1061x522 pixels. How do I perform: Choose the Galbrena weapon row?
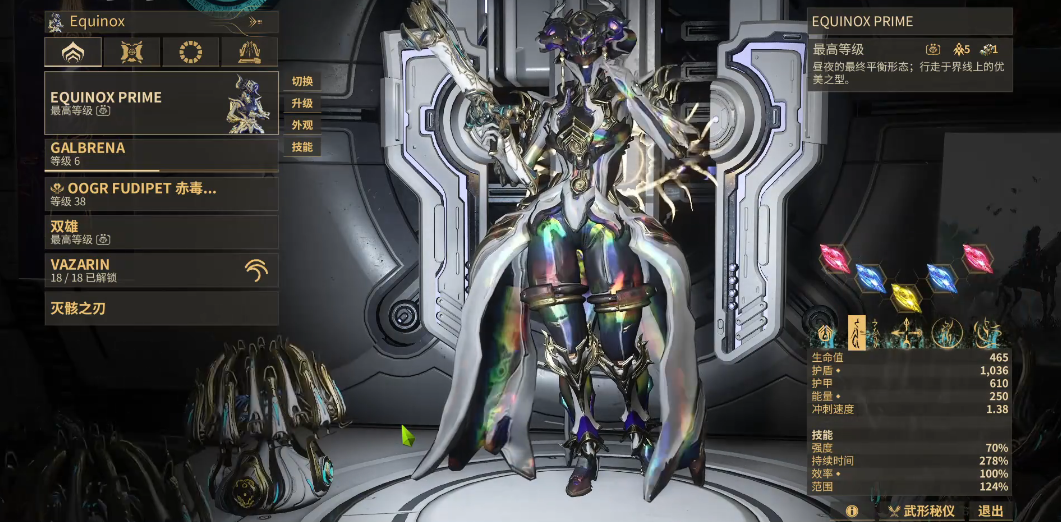pyautogui.click(x=161, y=154)
